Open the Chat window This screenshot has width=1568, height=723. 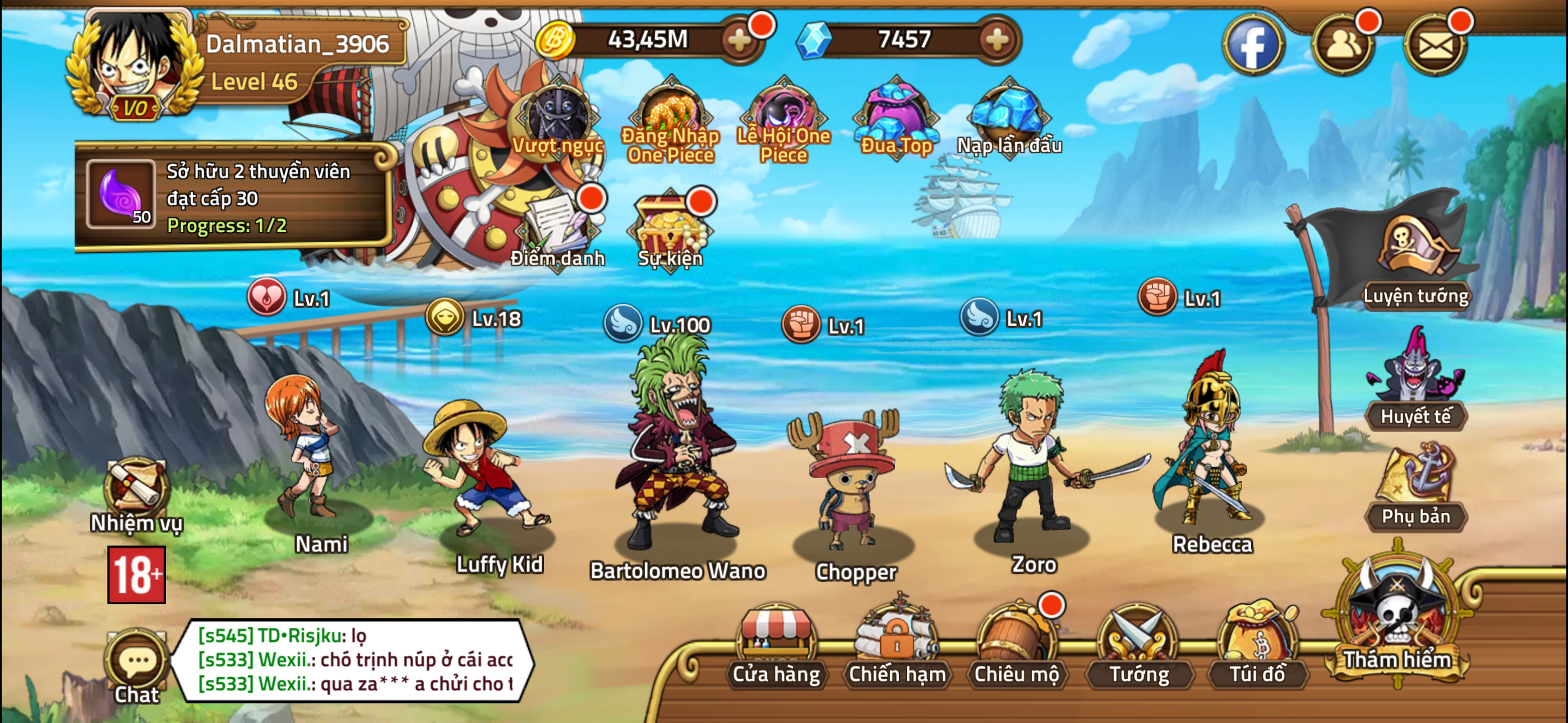137,660
